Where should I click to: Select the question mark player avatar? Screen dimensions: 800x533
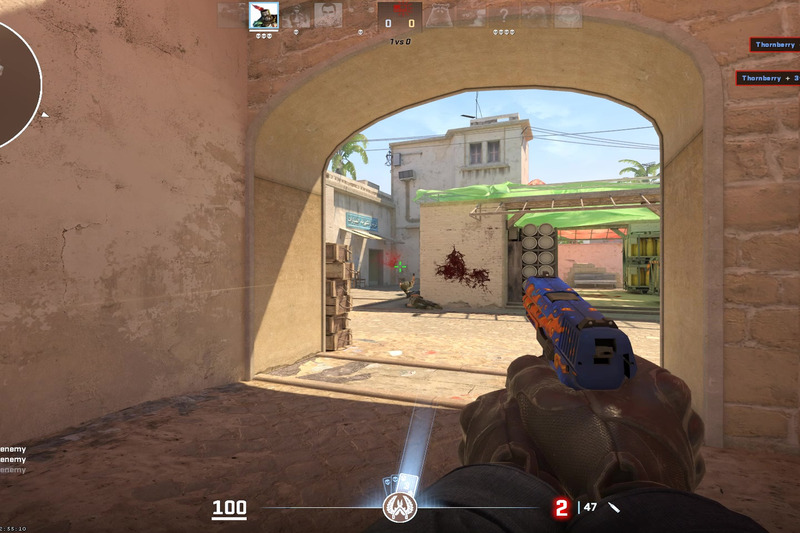504,16
